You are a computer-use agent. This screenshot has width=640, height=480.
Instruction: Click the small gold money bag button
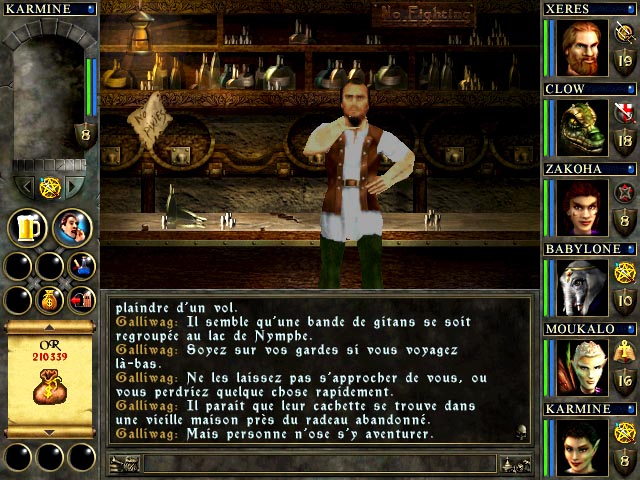tap(49, 299)
